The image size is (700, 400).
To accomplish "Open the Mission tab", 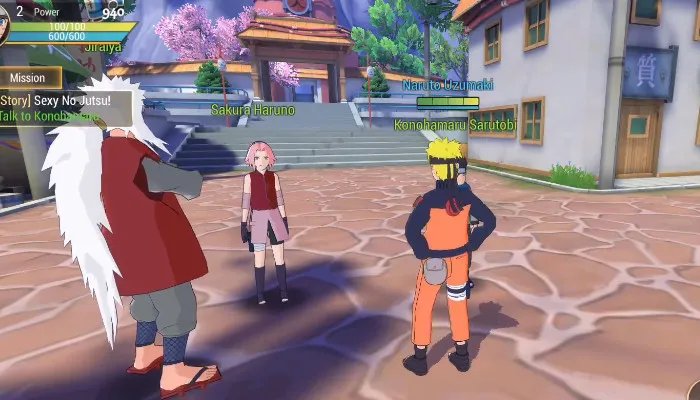I will [29, 77].
